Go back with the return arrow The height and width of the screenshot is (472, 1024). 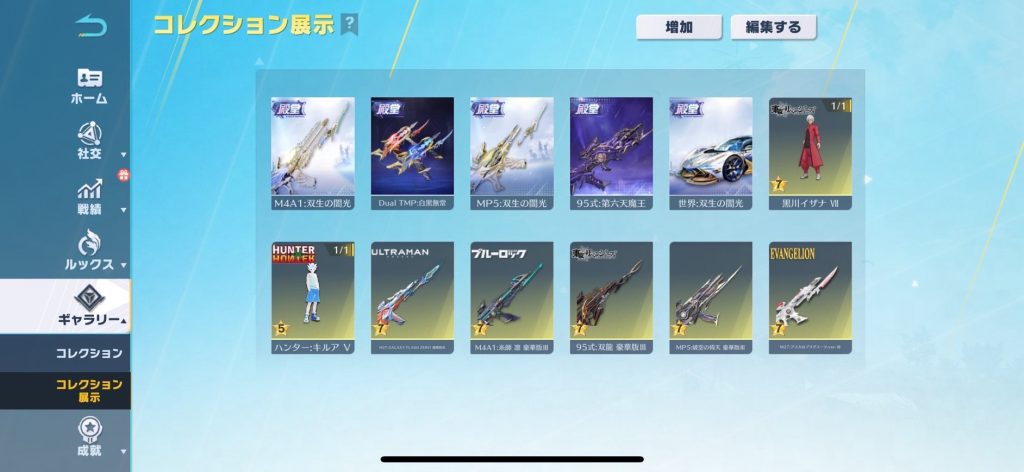[x=89, y=27]
